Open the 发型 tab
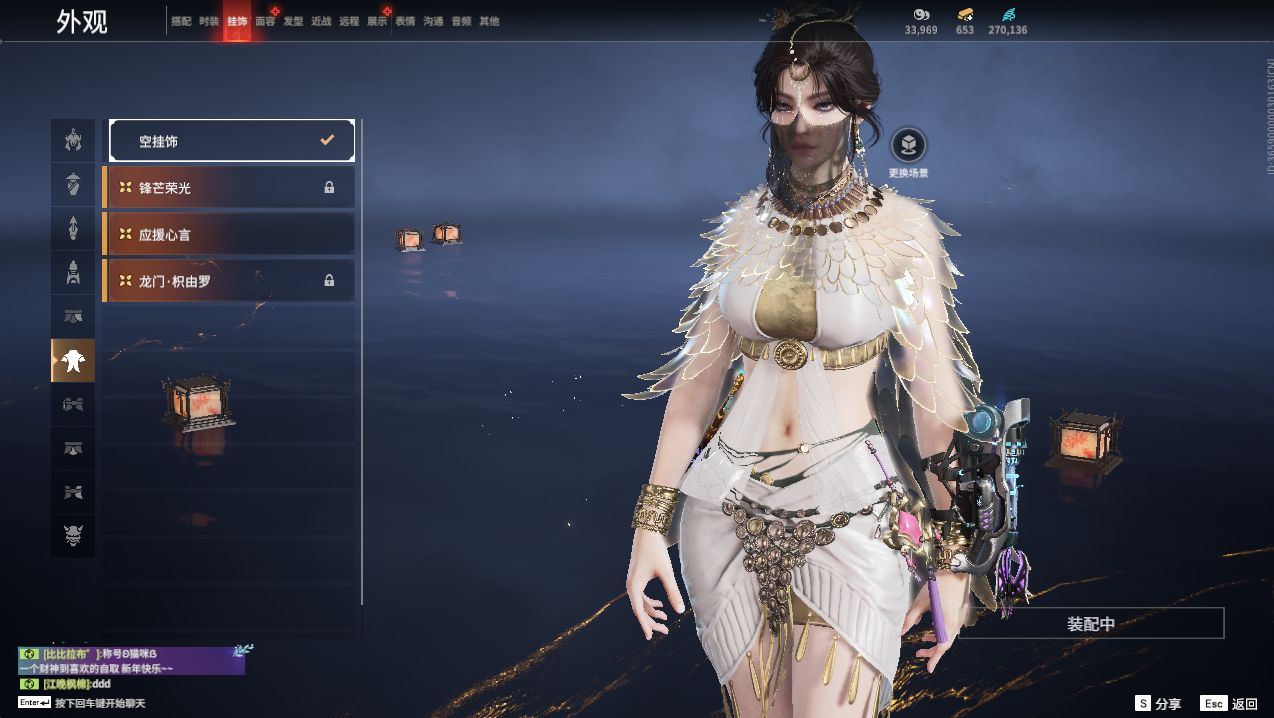This screenshot has width=1274, height=718. coord(293,21)
